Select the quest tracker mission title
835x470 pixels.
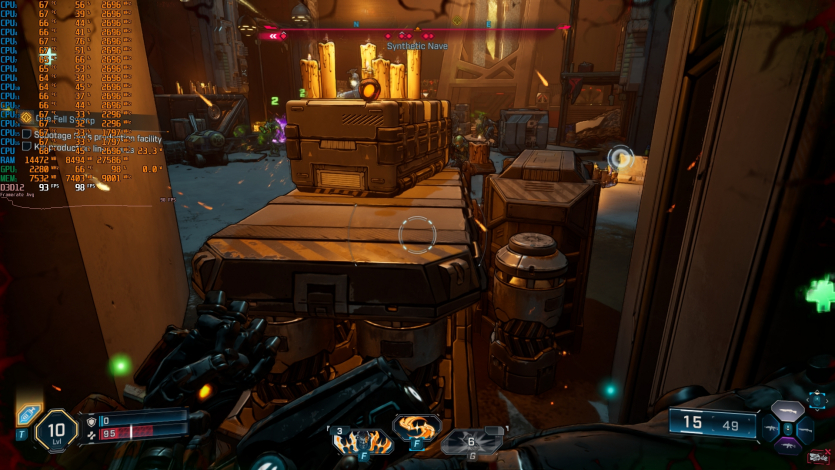58,118
